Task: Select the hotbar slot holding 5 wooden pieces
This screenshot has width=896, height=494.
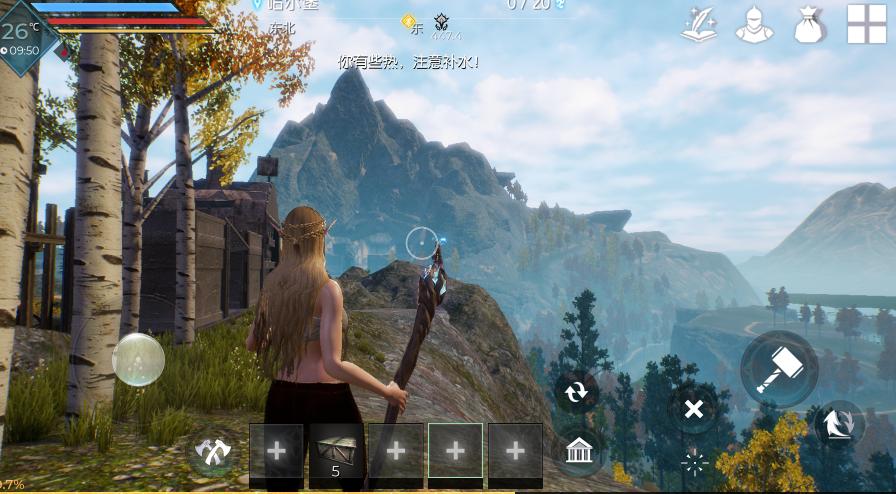Action: click(x=336, y=455)
